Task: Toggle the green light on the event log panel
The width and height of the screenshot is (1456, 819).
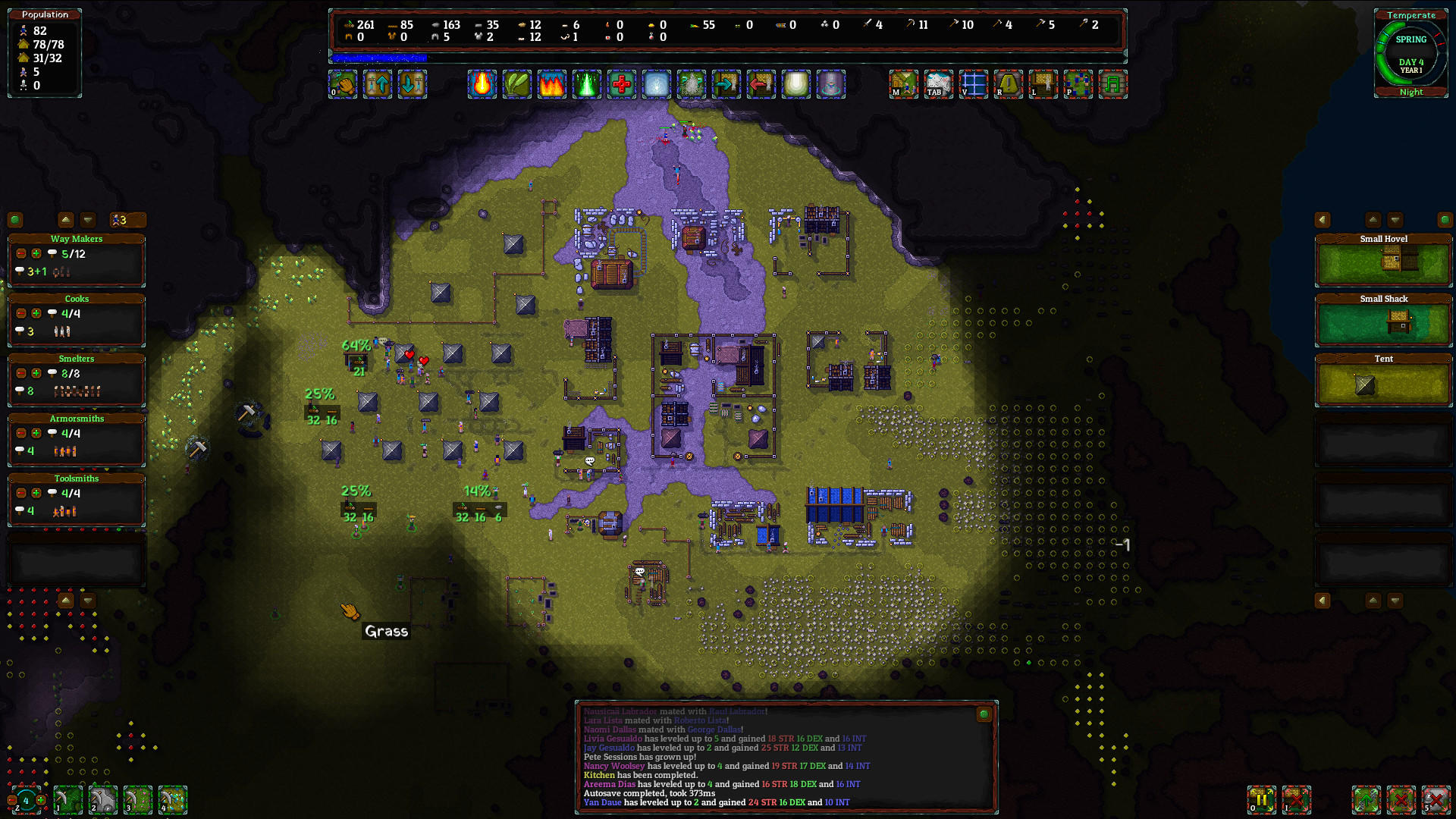Action: pos(984,713)
